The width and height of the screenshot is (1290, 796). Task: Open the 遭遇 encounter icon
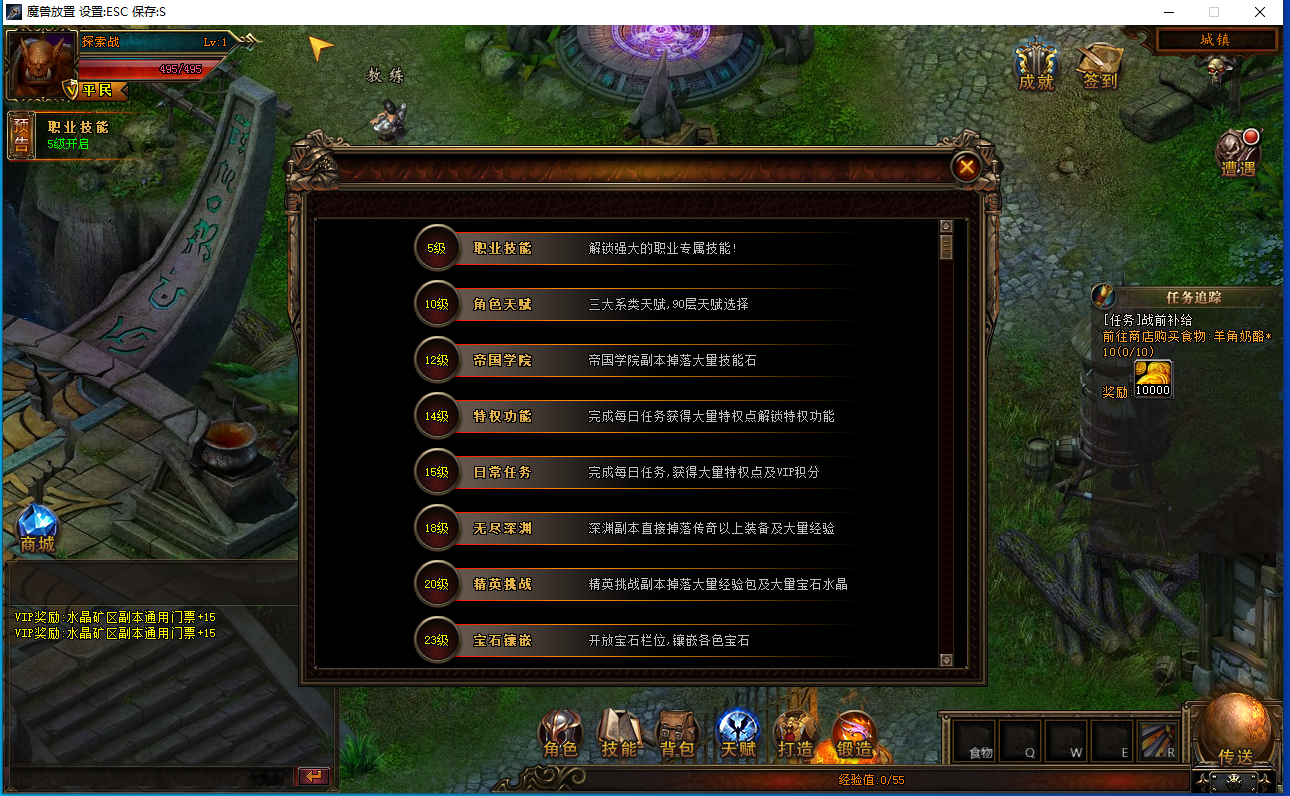coord(1238,154)
